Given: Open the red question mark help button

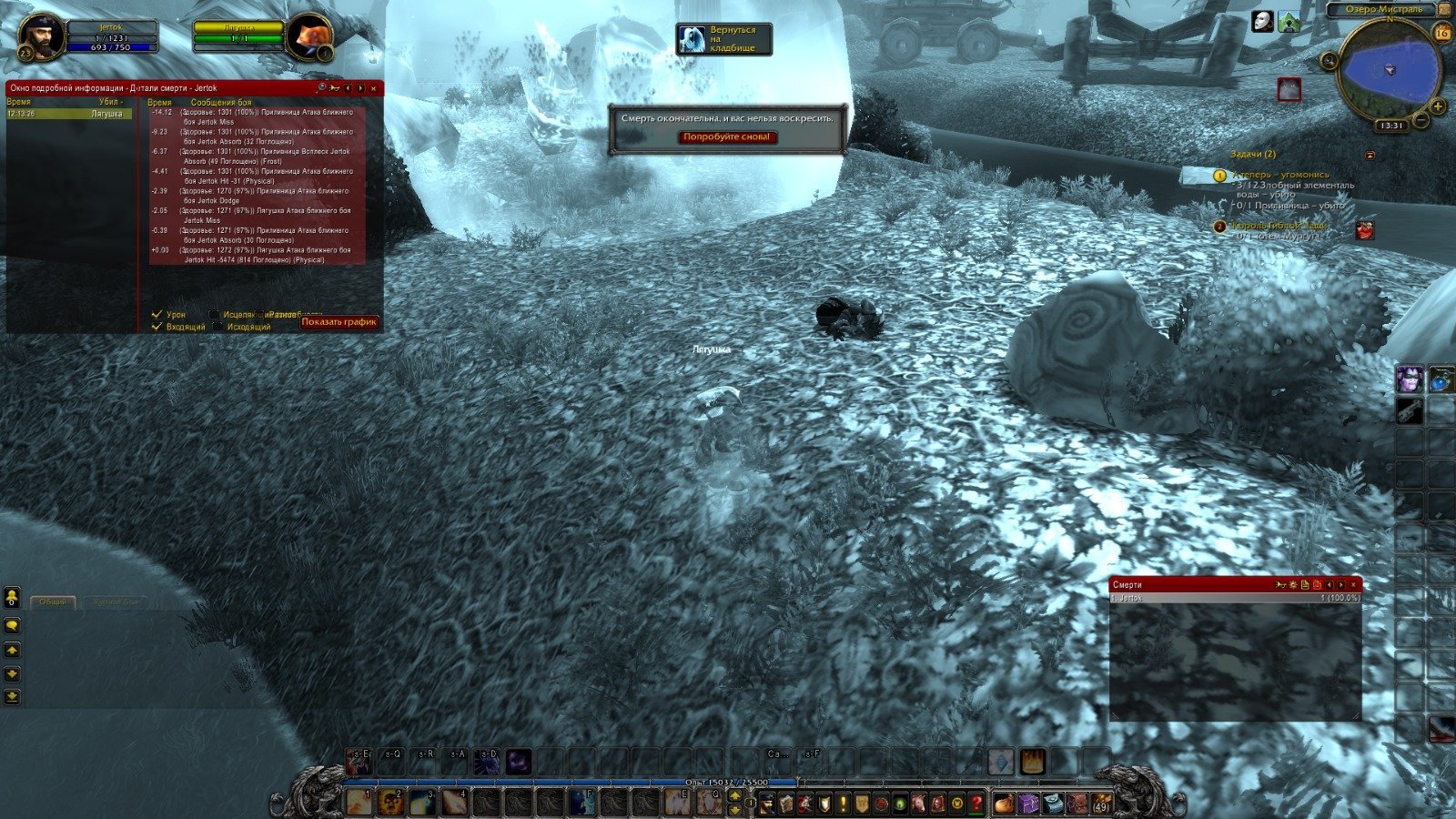Looking at the screenshot, I should pyautogui.click(x=976, y=804).
